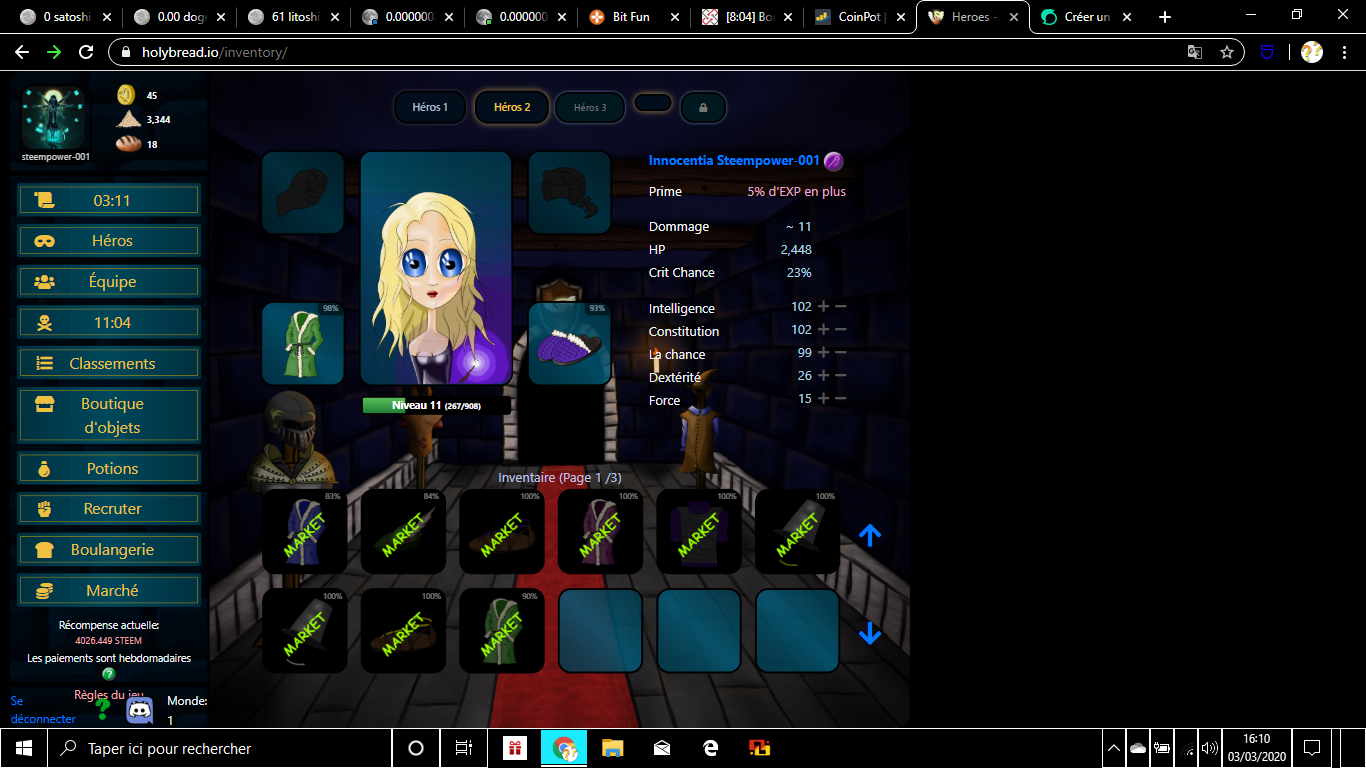Show the Classements rankings

[109, 364]
